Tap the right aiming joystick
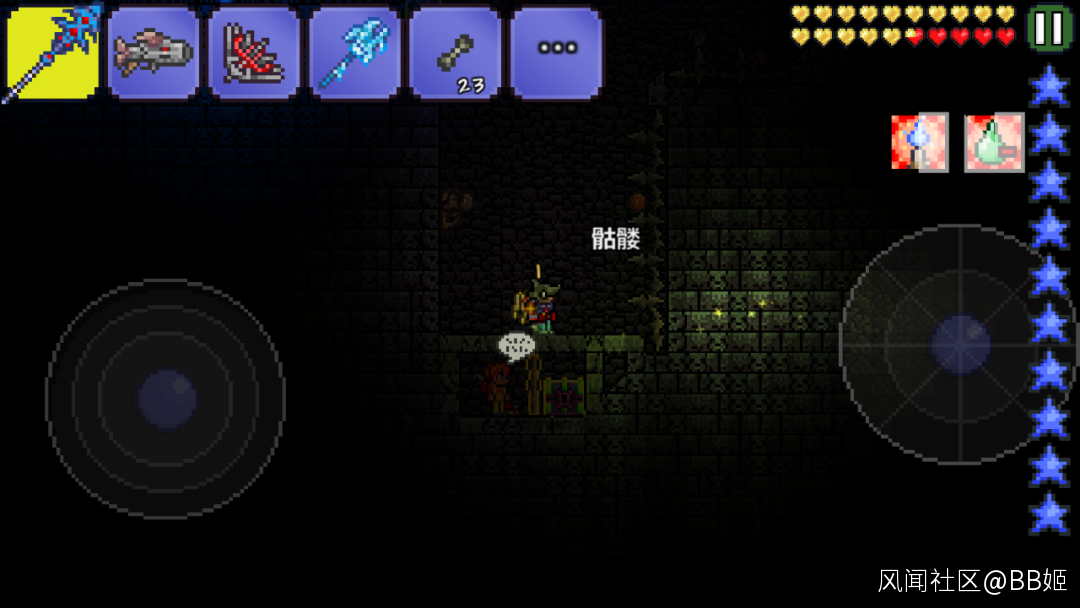Image resolution: width=1080 pixels, height=608 pixels. (x=960, y=344)
